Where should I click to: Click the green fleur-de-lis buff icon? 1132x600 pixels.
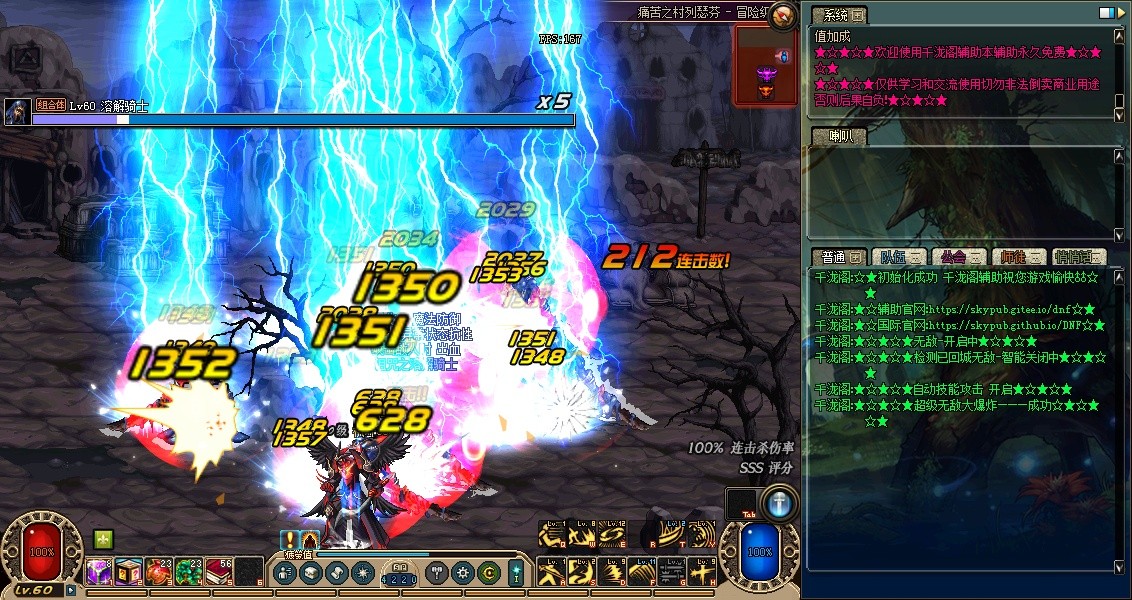click(x=102, y=538)
